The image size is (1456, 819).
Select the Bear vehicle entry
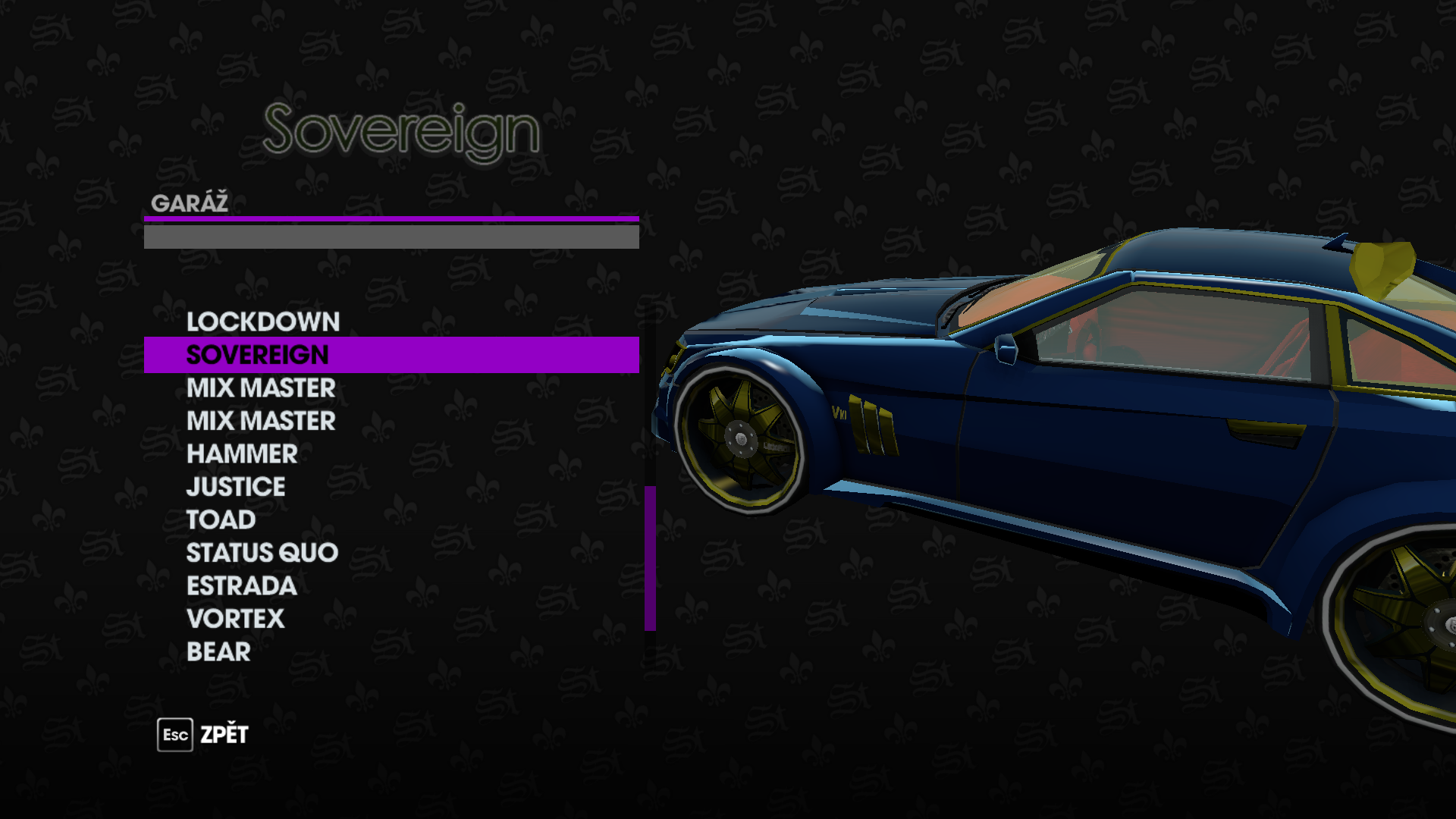click(218, 652)
